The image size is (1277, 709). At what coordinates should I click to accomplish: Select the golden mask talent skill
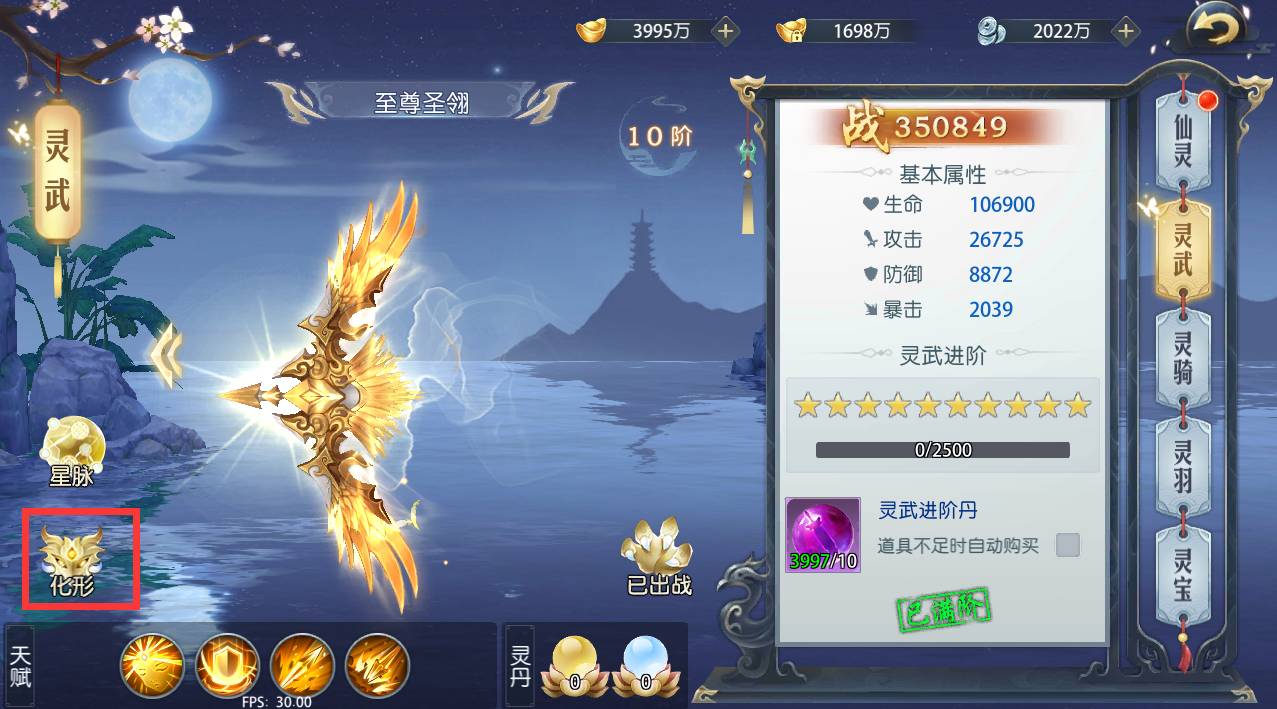[x=152, y=665]
